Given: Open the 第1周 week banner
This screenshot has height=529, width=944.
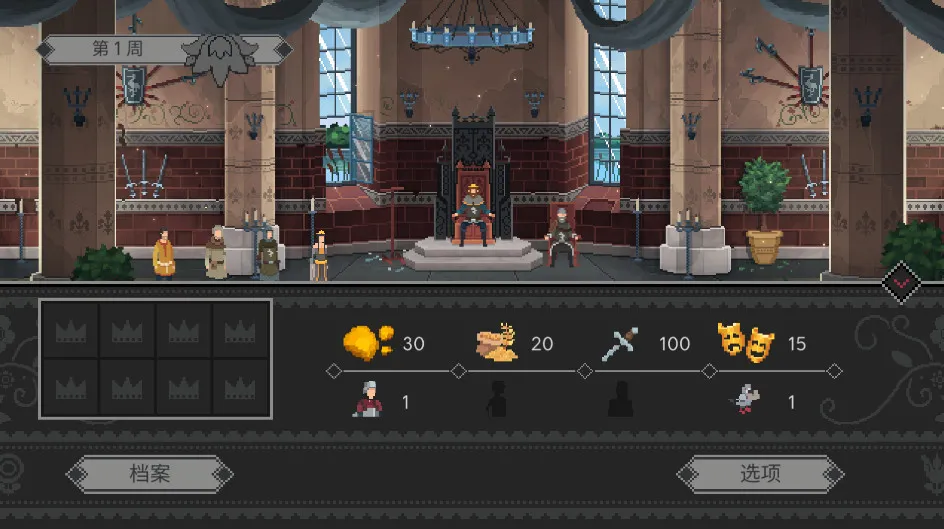Looking at the screenshot, I should pos(119,49).
